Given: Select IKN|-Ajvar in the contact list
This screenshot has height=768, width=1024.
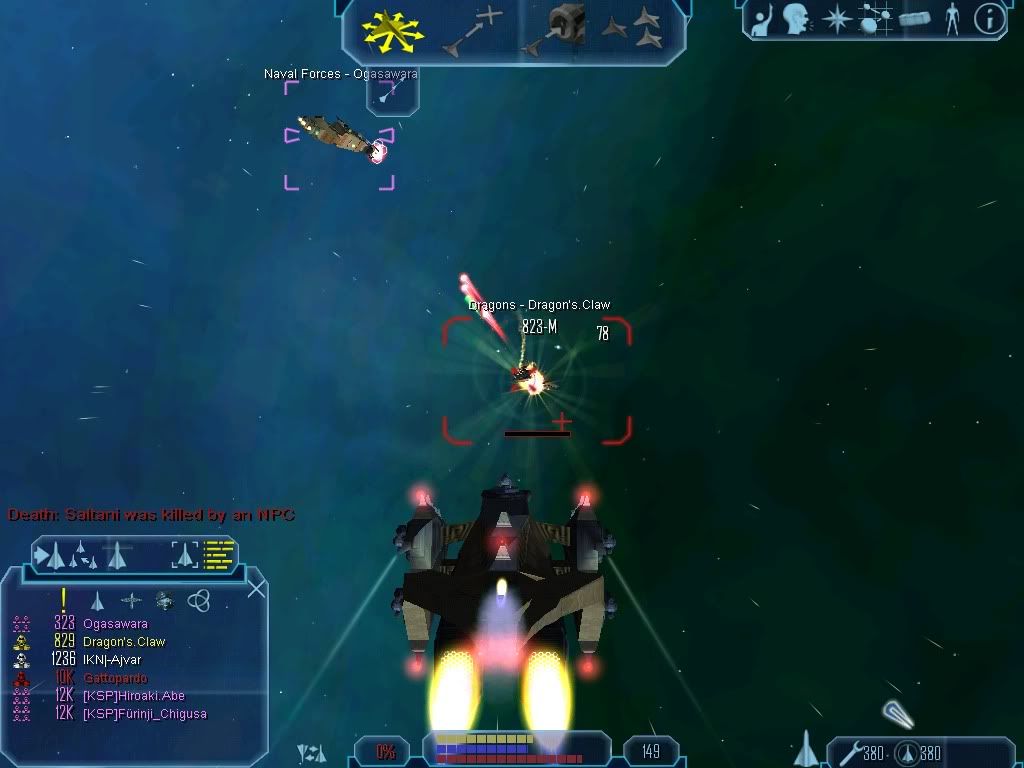Looking at the screenshot, I should (x=112, y=660).
